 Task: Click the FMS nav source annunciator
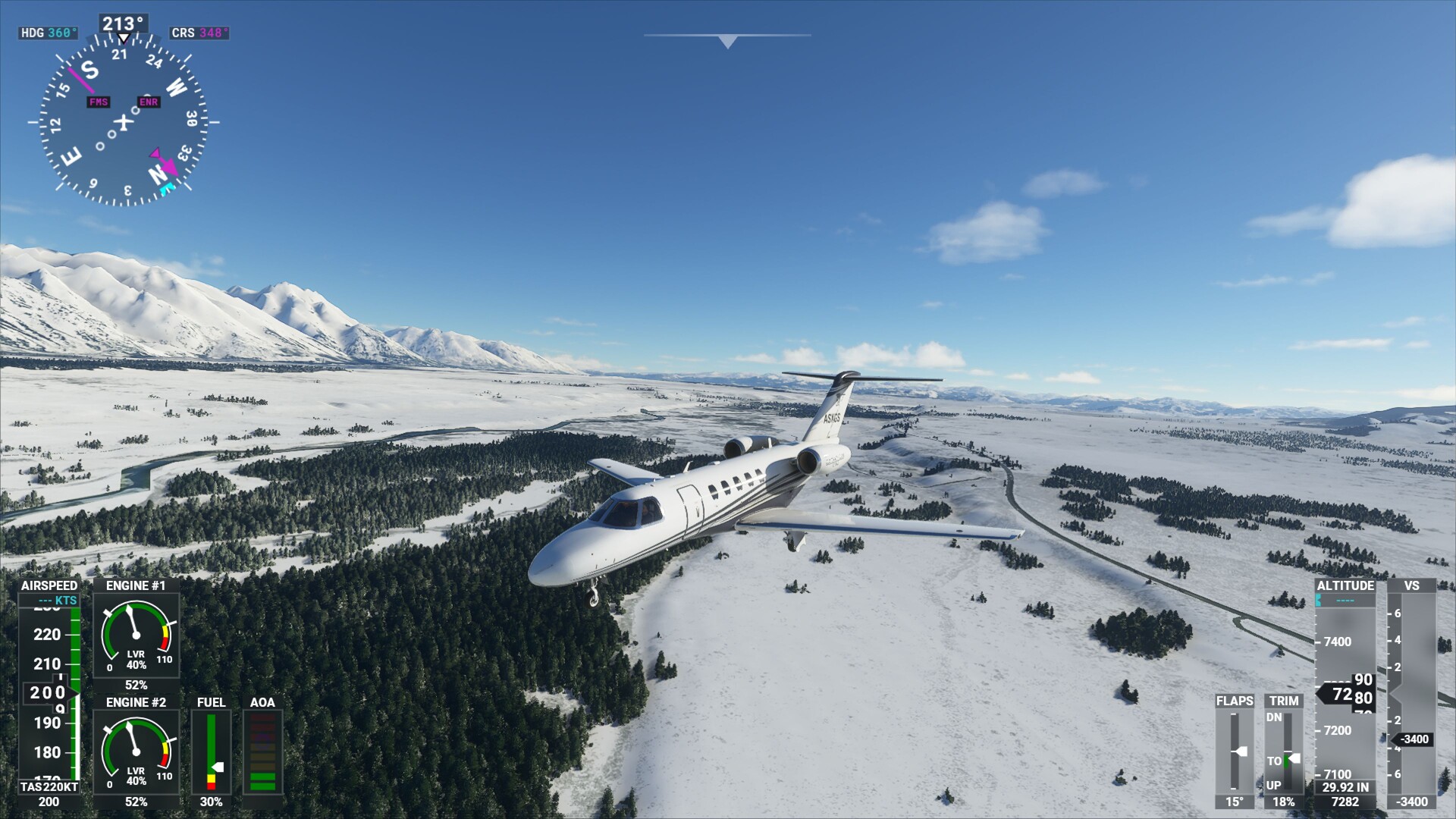point(98,101)
